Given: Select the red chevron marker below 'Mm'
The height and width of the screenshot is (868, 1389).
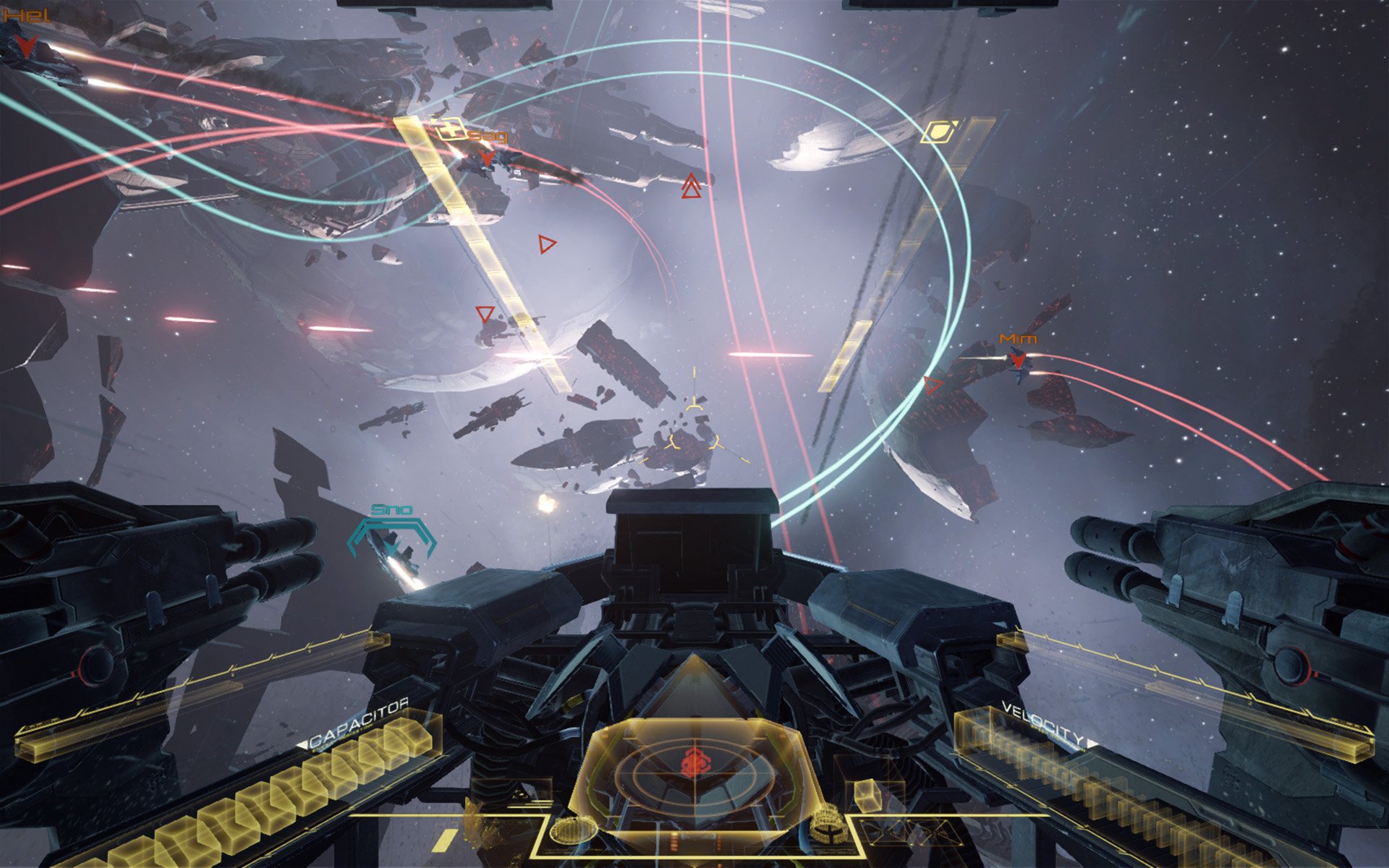Looking at the screenshot, I should 1019,357.
